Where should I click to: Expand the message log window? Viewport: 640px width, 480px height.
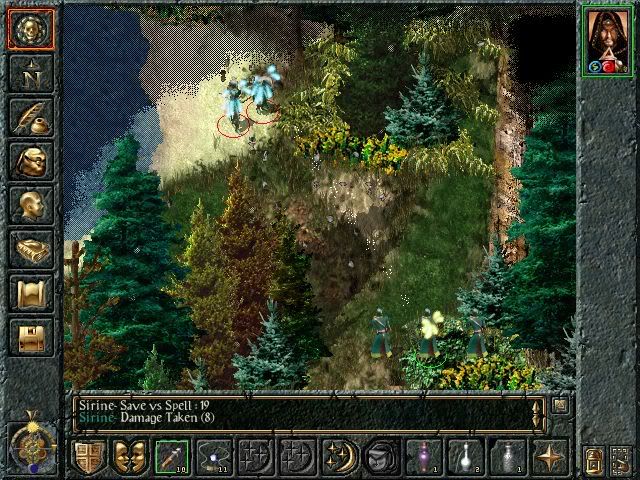[x=560, y=406]
